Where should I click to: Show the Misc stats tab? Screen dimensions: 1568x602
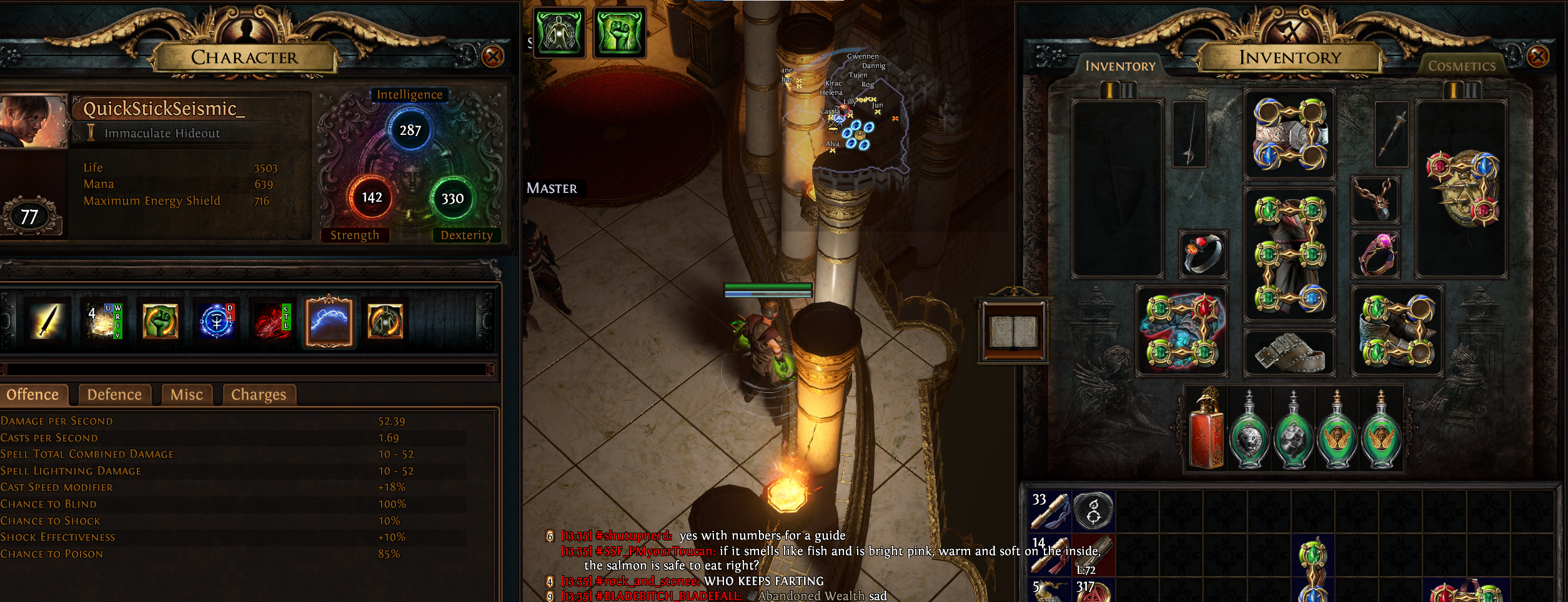186,395
